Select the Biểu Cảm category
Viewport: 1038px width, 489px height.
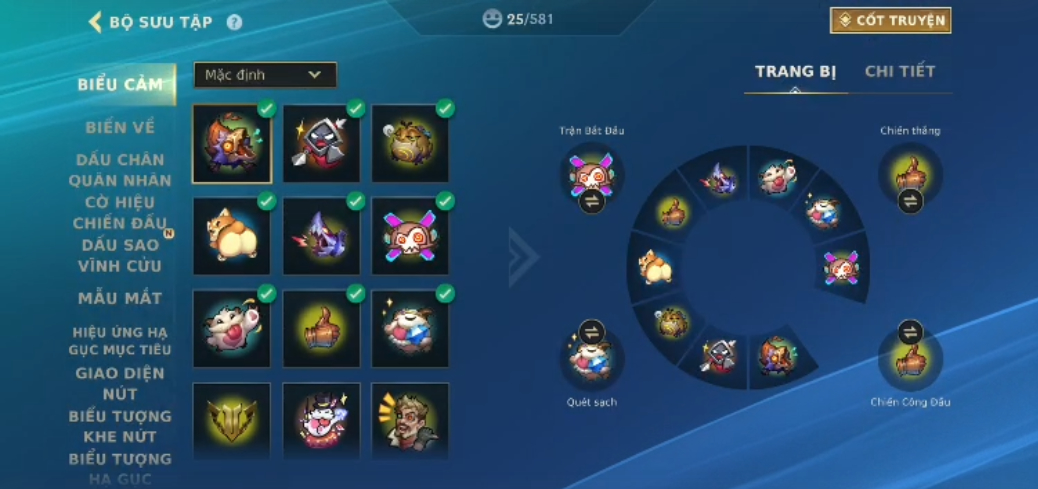(120, 85)
